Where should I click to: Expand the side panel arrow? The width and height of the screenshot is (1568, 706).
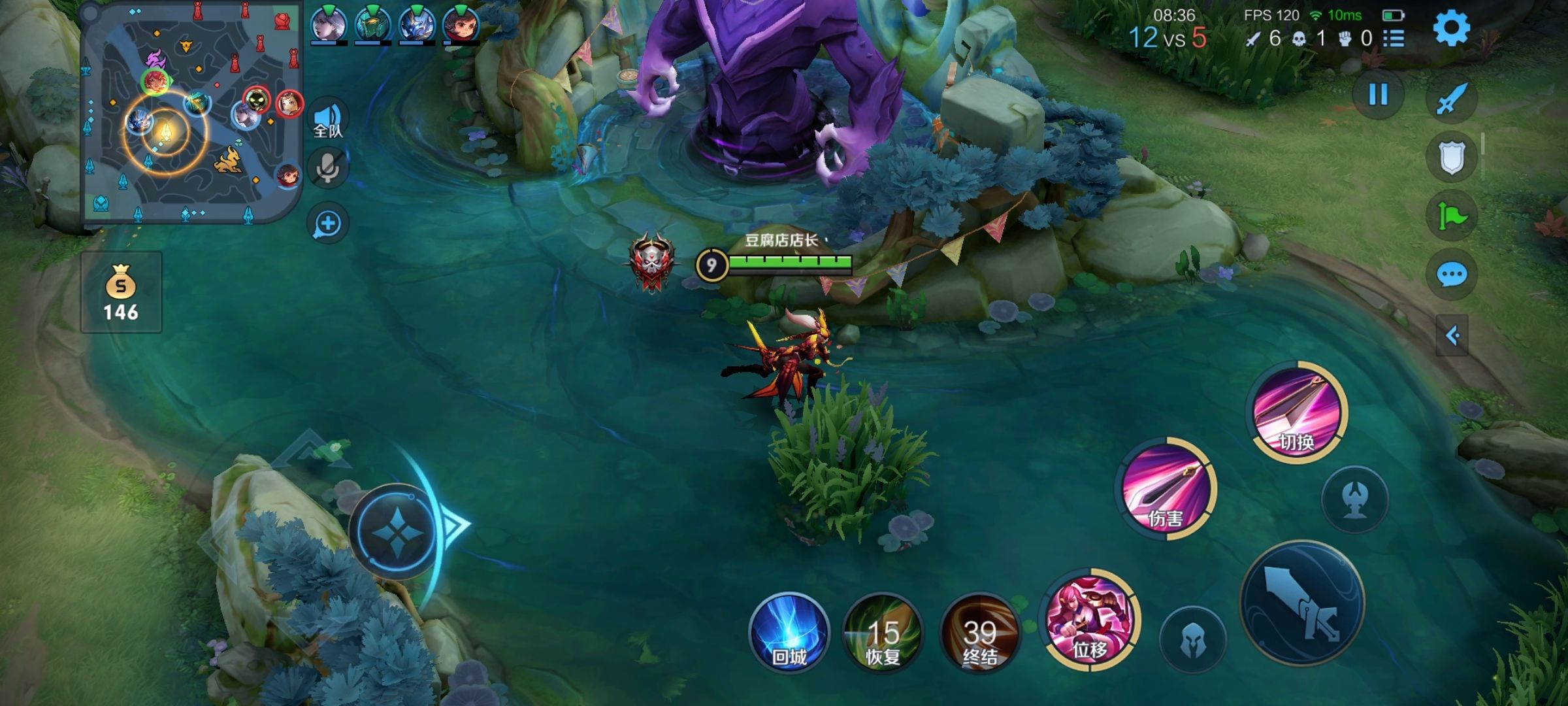click(1452, 336)
